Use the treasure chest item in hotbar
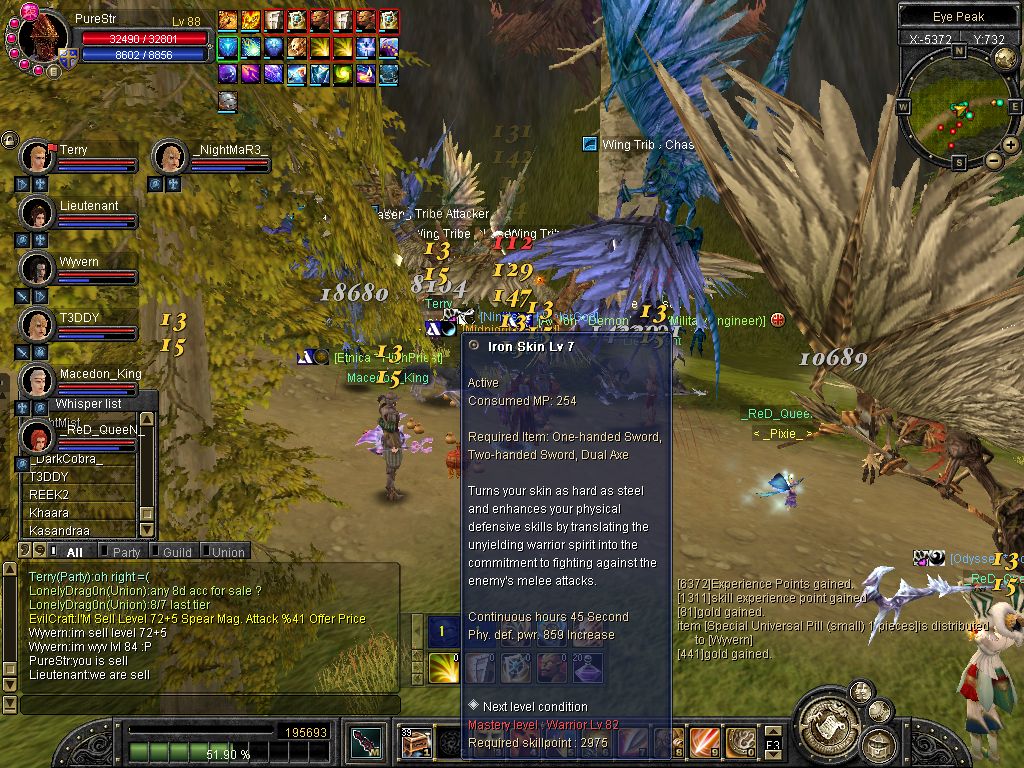The image size is (1024, 768). [416, 743]
